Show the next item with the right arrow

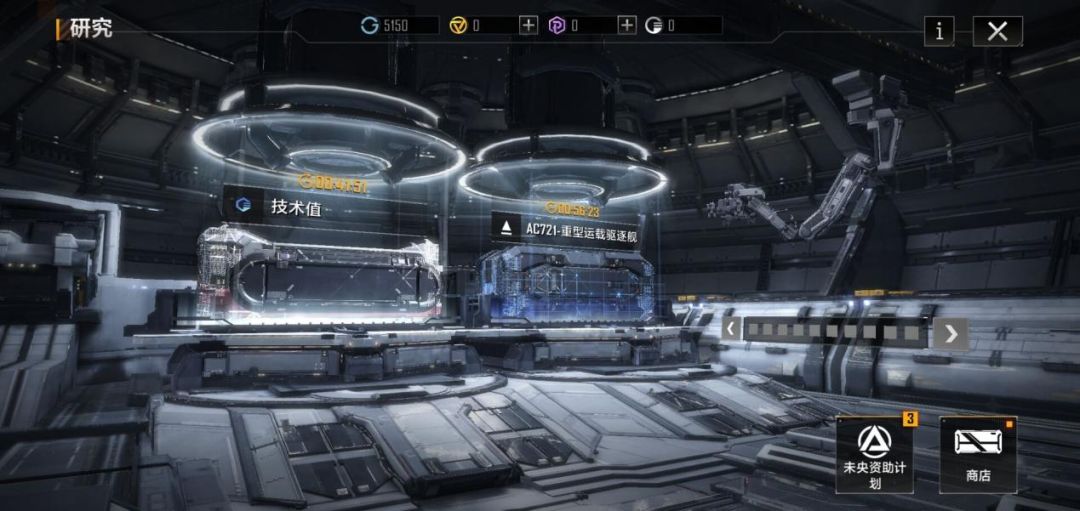[x=950, y=333]
